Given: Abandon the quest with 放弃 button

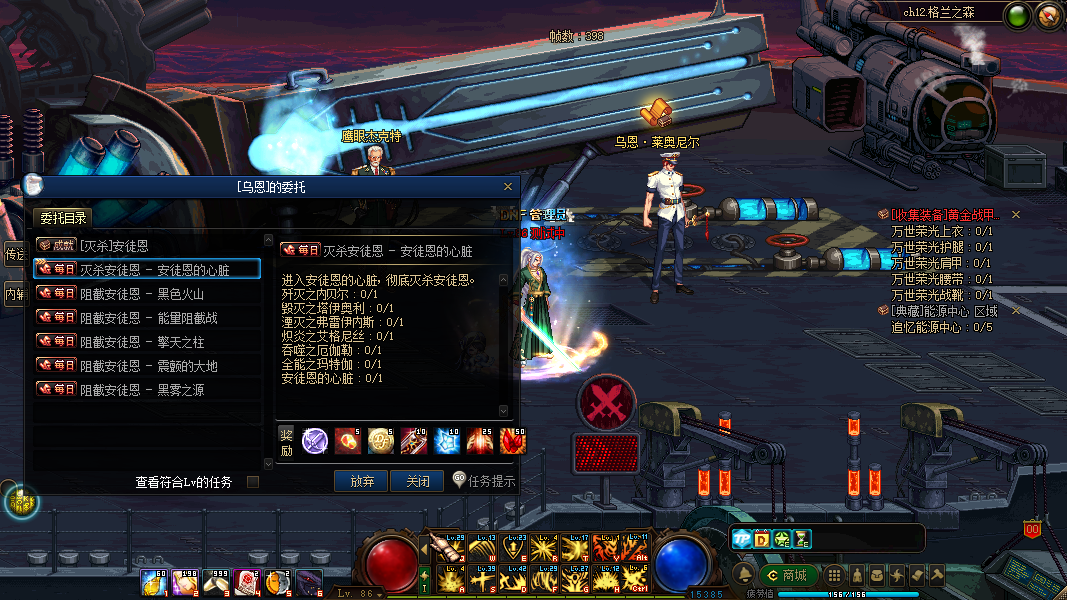Looking at the screenshot, I should 361,481.
